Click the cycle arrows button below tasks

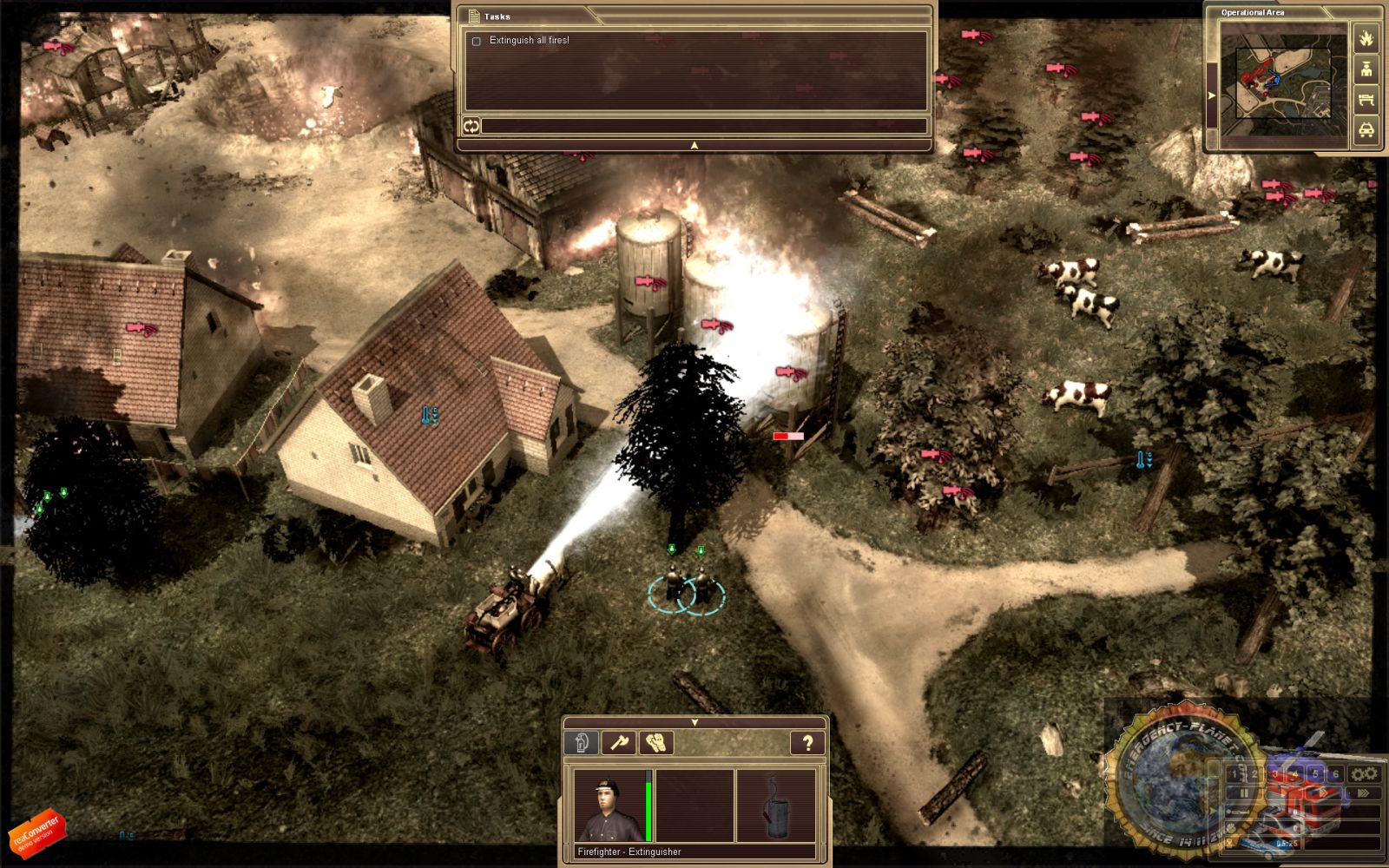471,127
